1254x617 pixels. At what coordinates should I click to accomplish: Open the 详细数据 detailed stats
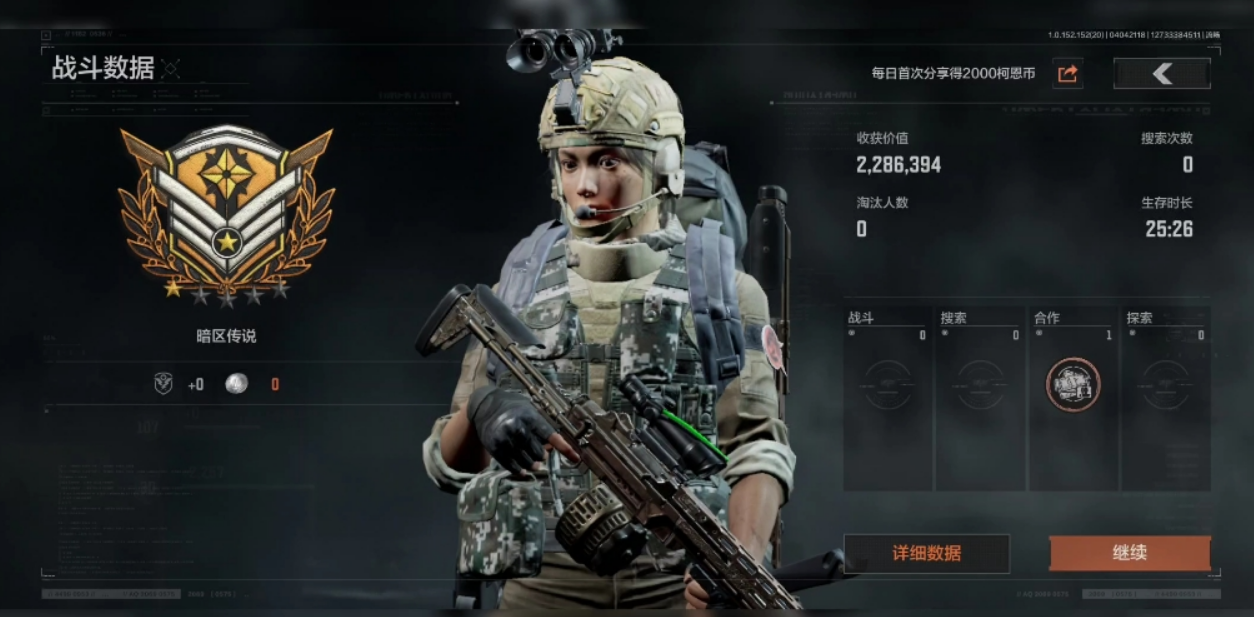point(926,553)
